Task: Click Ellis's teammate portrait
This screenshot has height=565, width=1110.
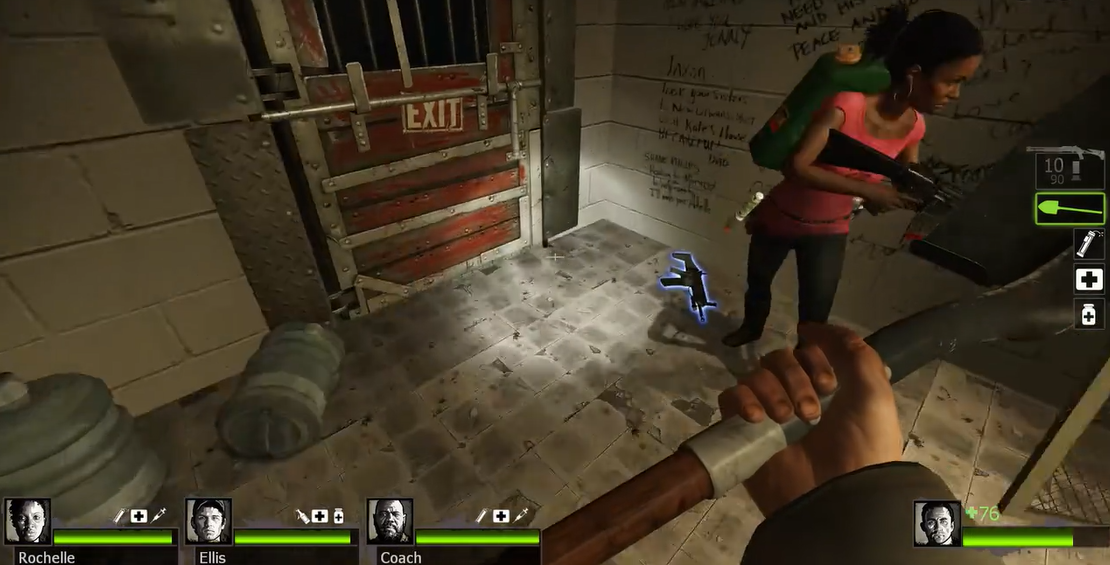Action: click(209, 521)
